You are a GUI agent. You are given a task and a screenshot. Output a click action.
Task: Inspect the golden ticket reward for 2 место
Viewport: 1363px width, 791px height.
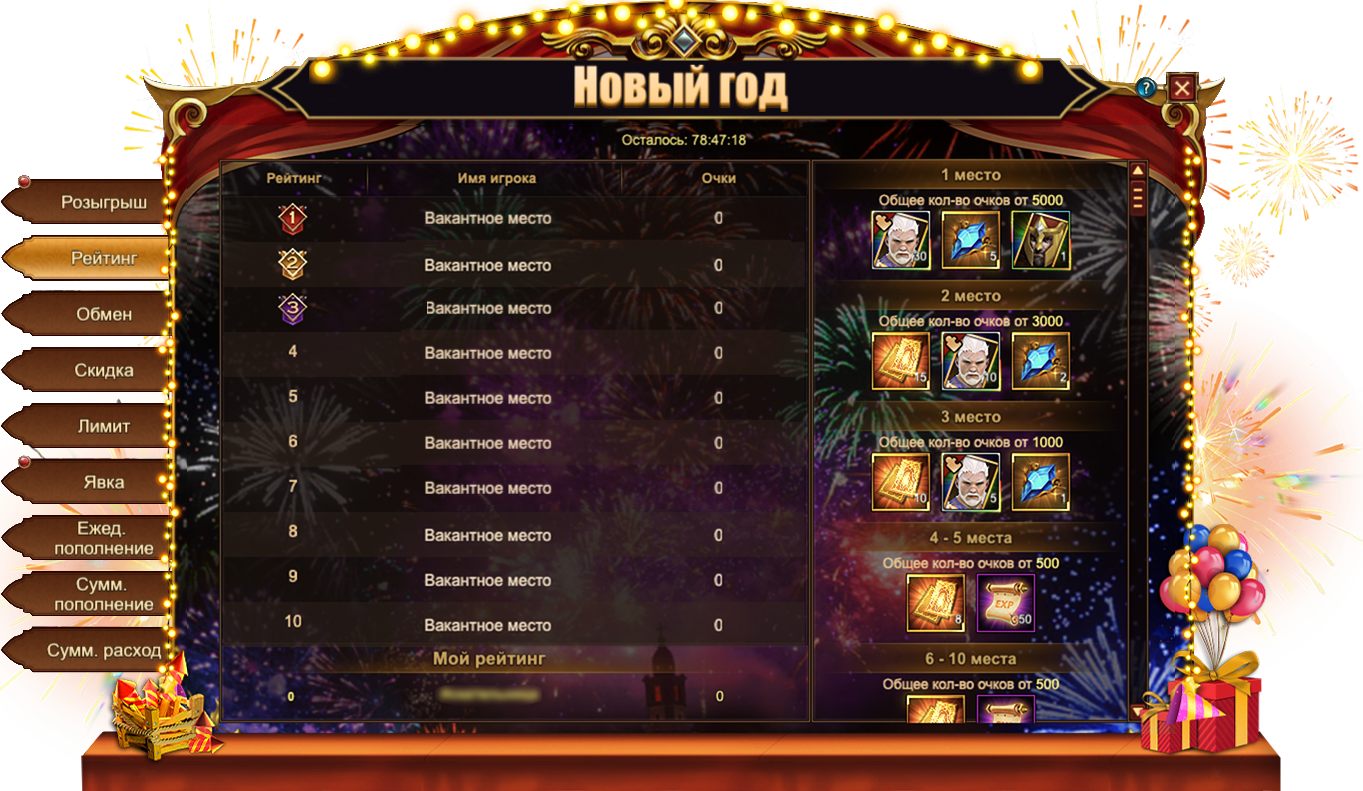click(901, 361)
